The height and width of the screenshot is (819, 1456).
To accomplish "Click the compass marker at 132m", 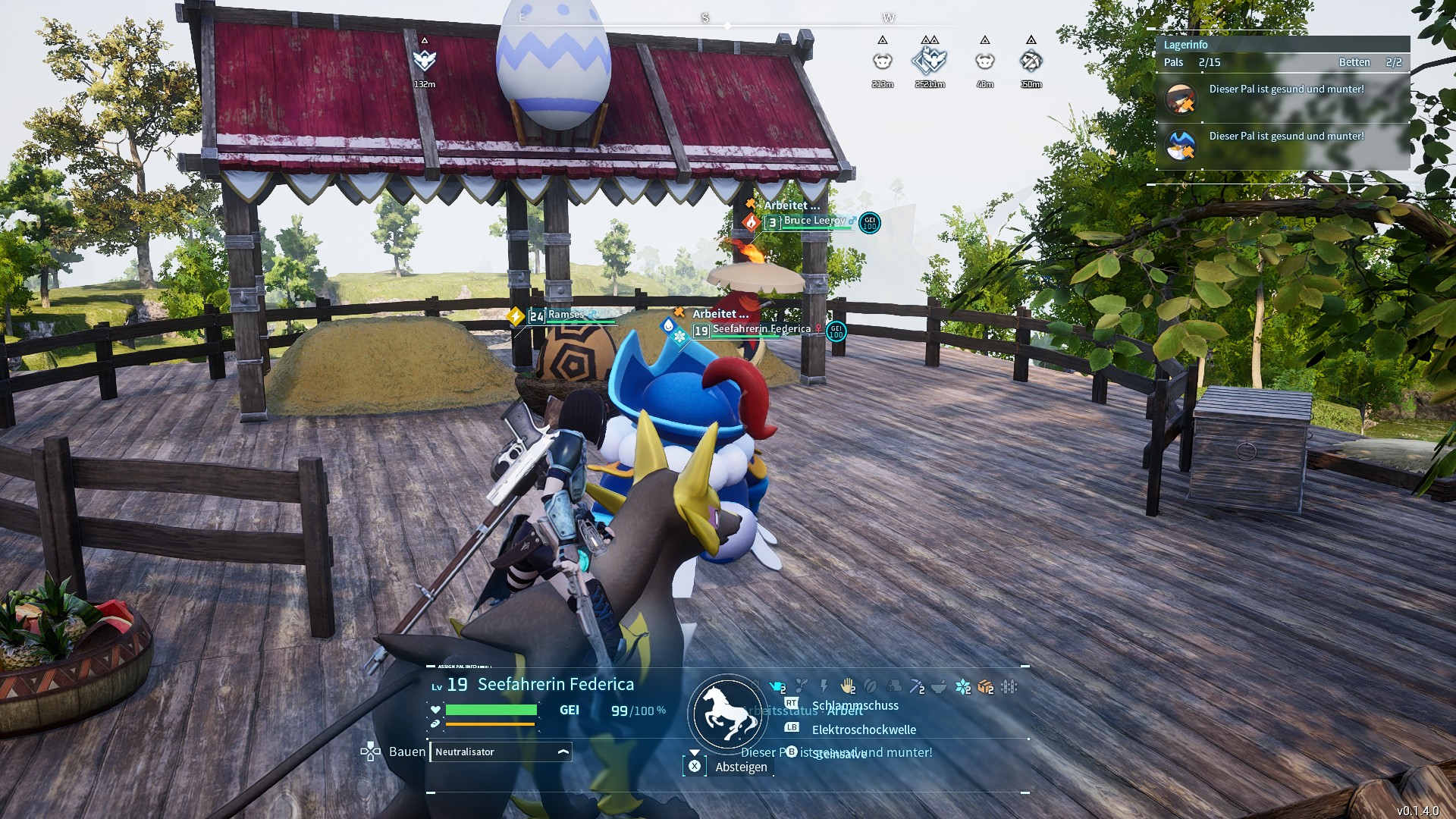I will pos(425,61).
